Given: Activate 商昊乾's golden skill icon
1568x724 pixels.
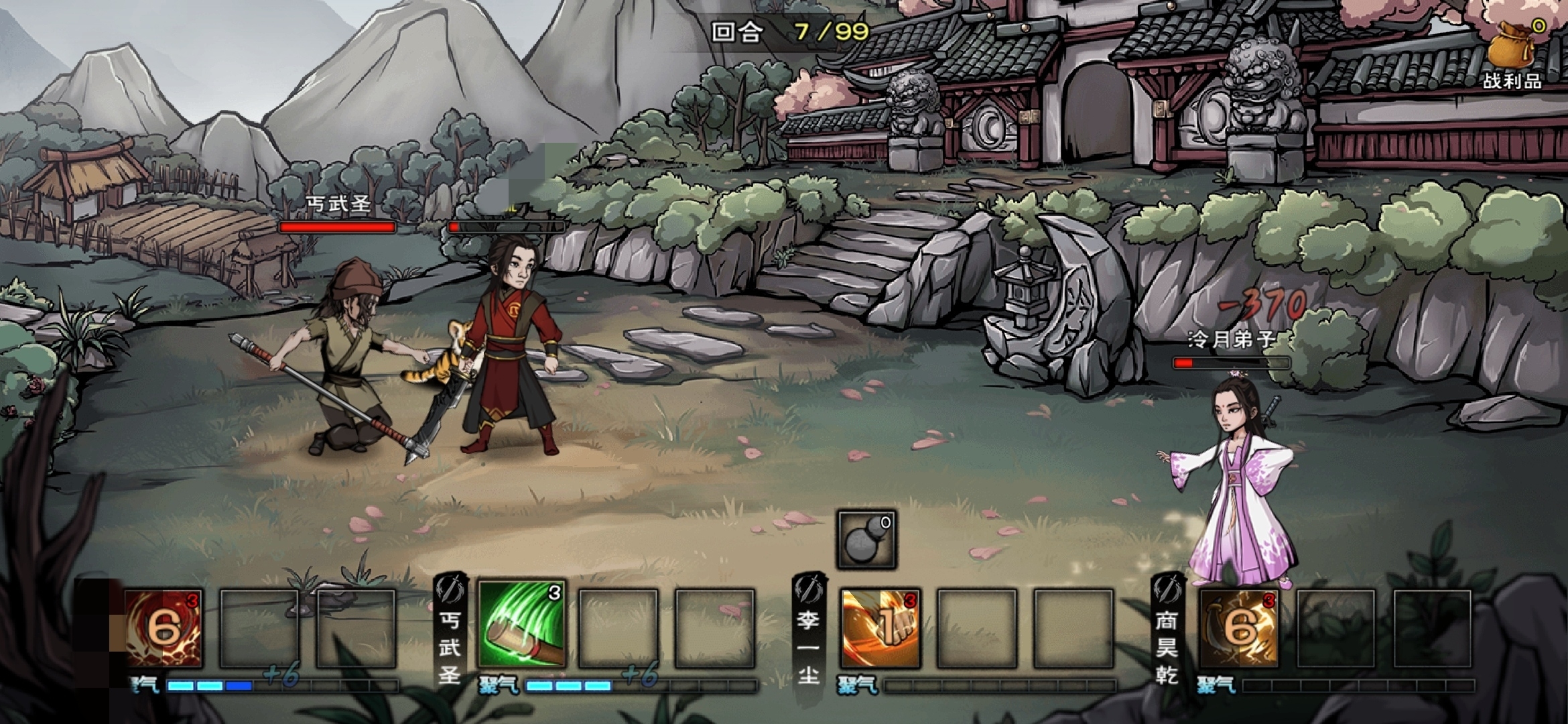Looking at the screenshot, I should tap(1240, 629).
